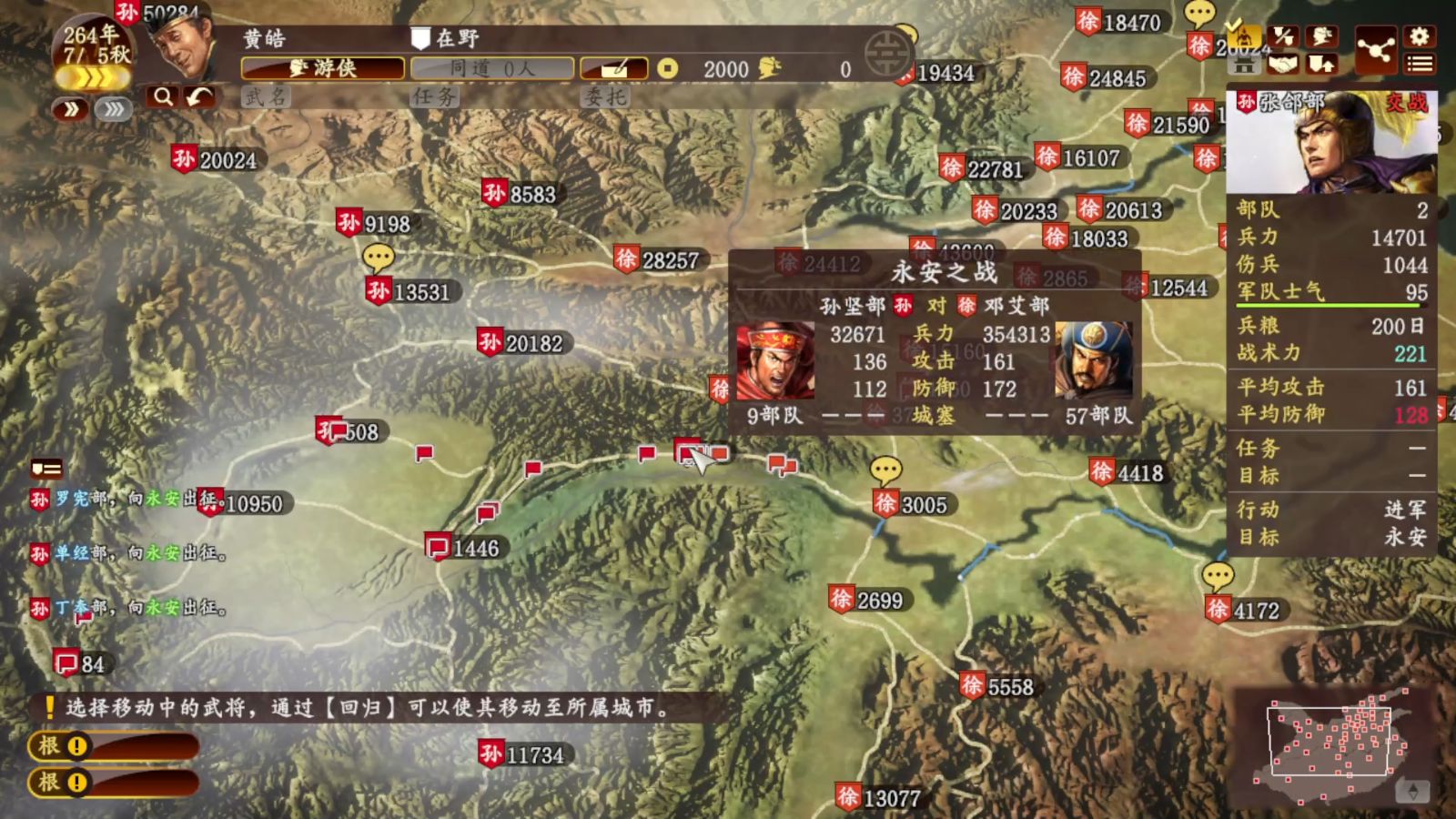Toggle the message log icon above notifications
1456x819 pixels.
46,469
